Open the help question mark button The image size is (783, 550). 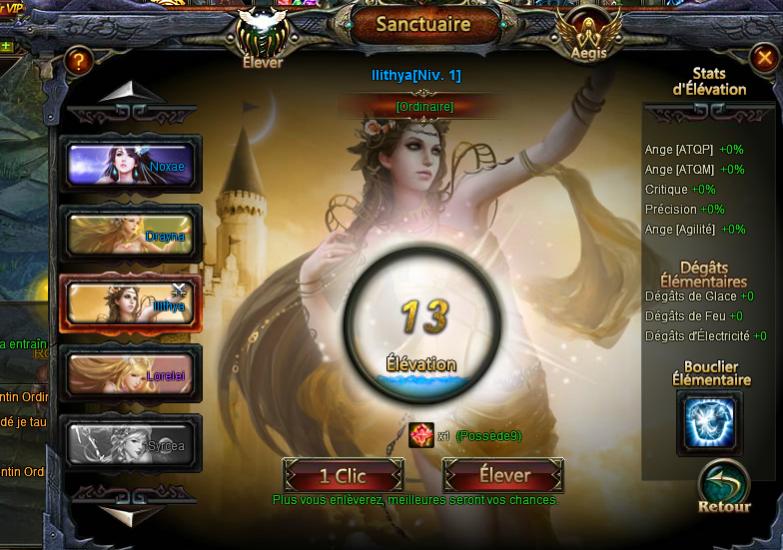[78, 63]
